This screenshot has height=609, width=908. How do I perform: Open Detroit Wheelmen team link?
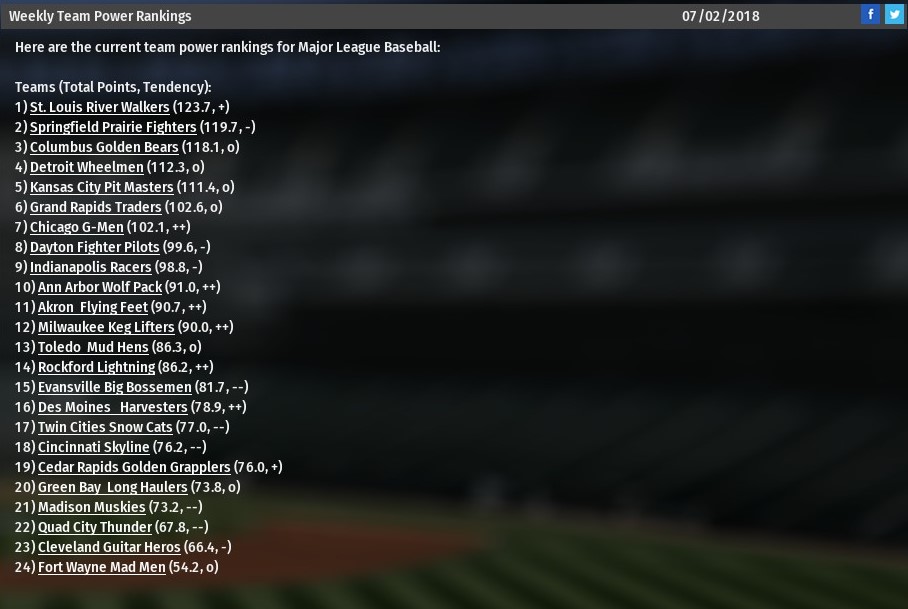click(x=87, y=167)
